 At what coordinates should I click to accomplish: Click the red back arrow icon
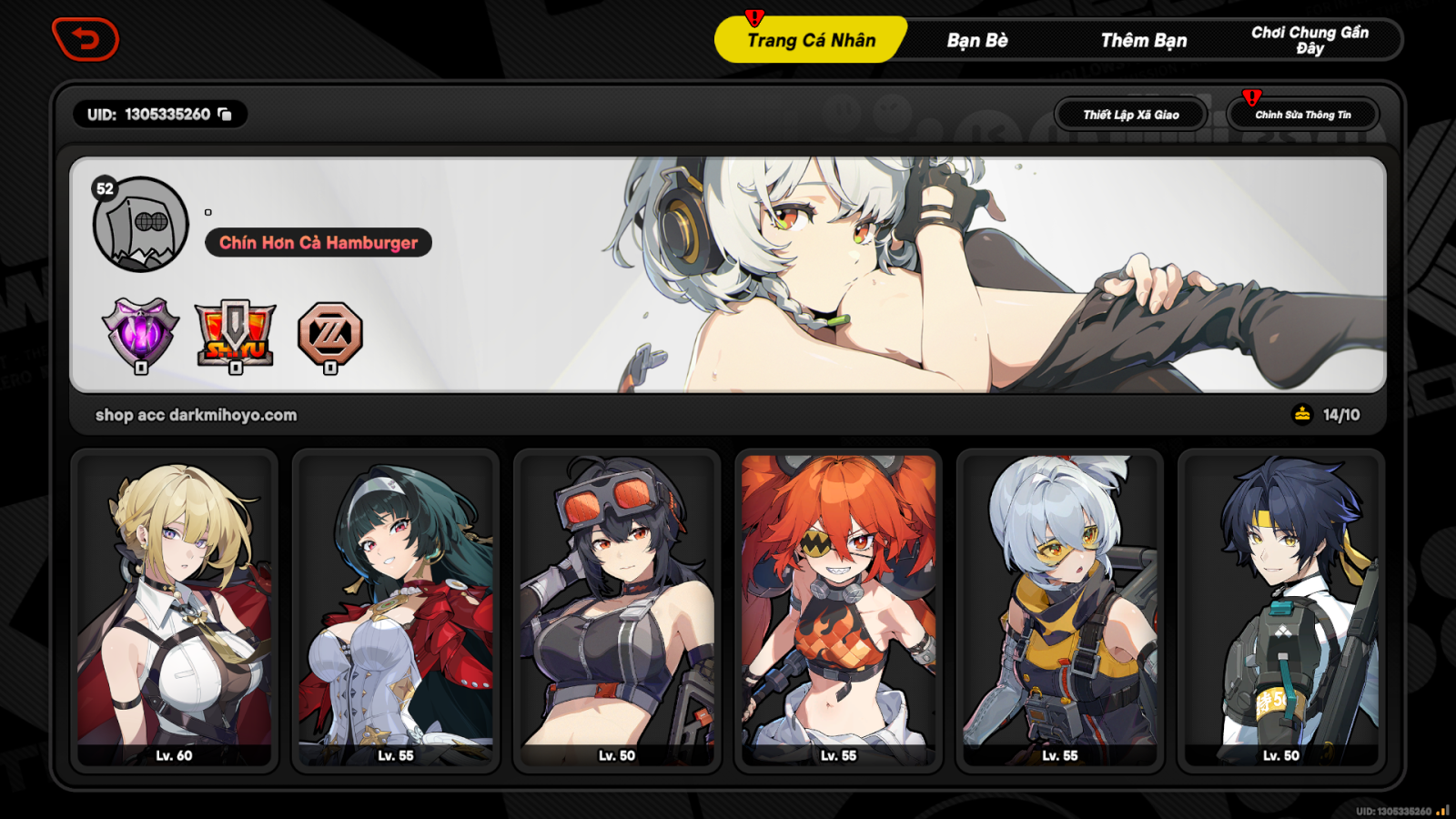(86, 40)
